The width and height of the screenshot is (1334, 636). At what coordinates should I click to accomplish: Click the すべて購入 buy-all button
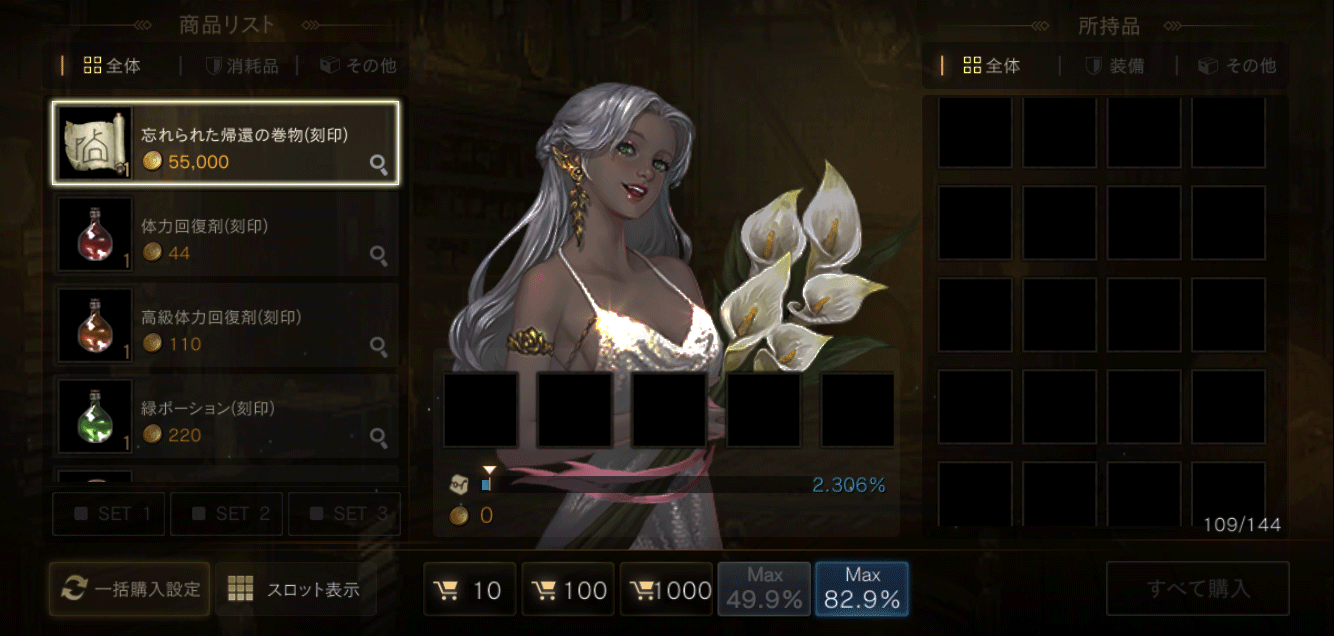(1197, 589)
